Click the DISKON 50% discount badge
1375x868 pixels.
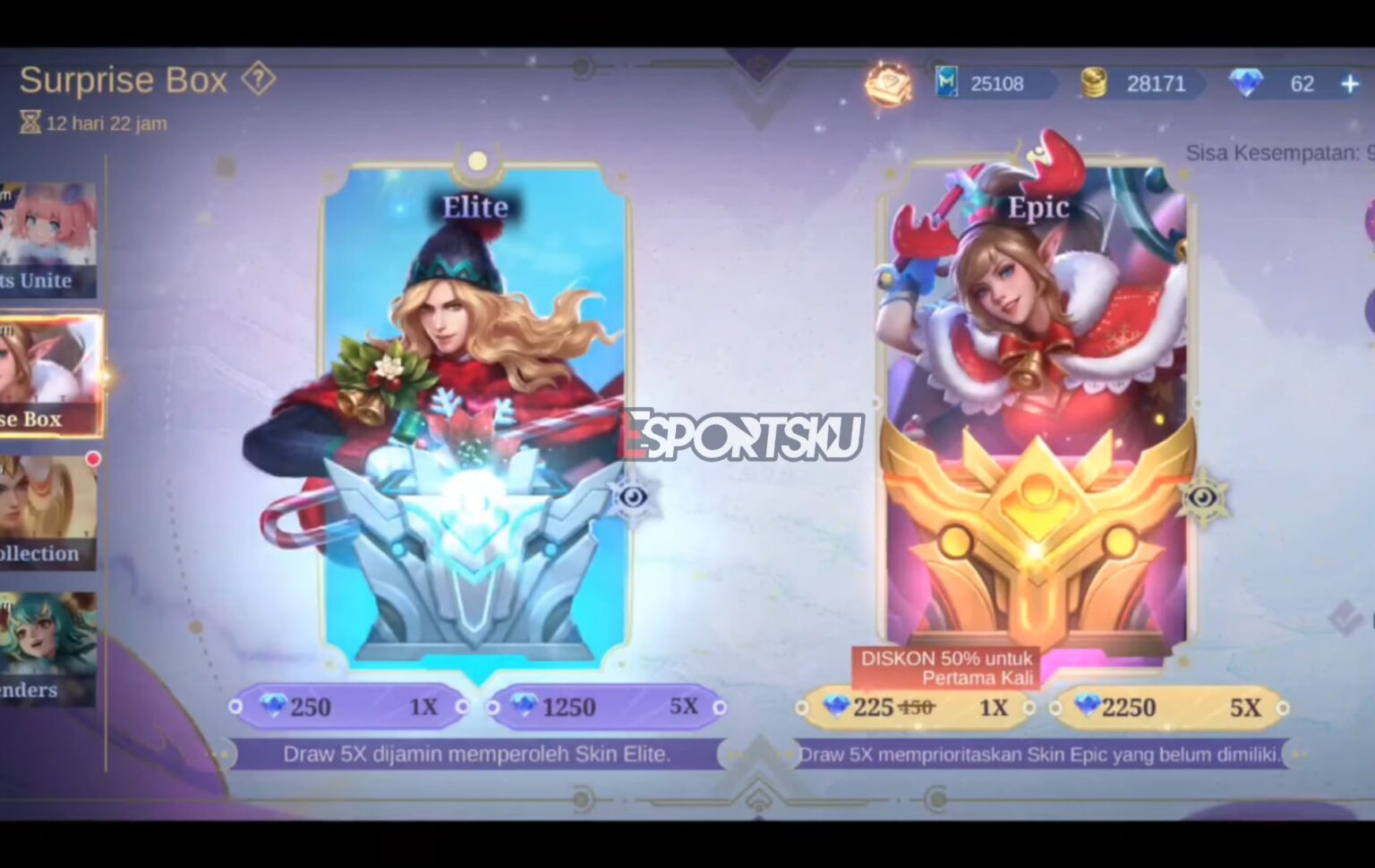tap(944, 667)
